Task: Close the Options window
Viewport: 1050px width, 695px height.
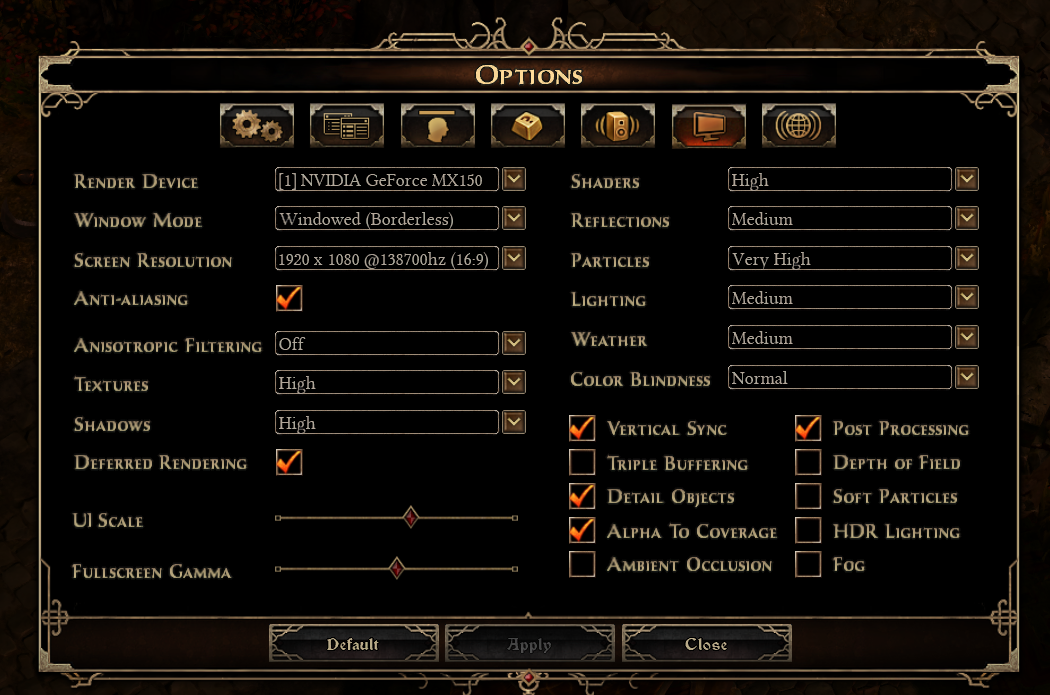Action: click(706, 645)
